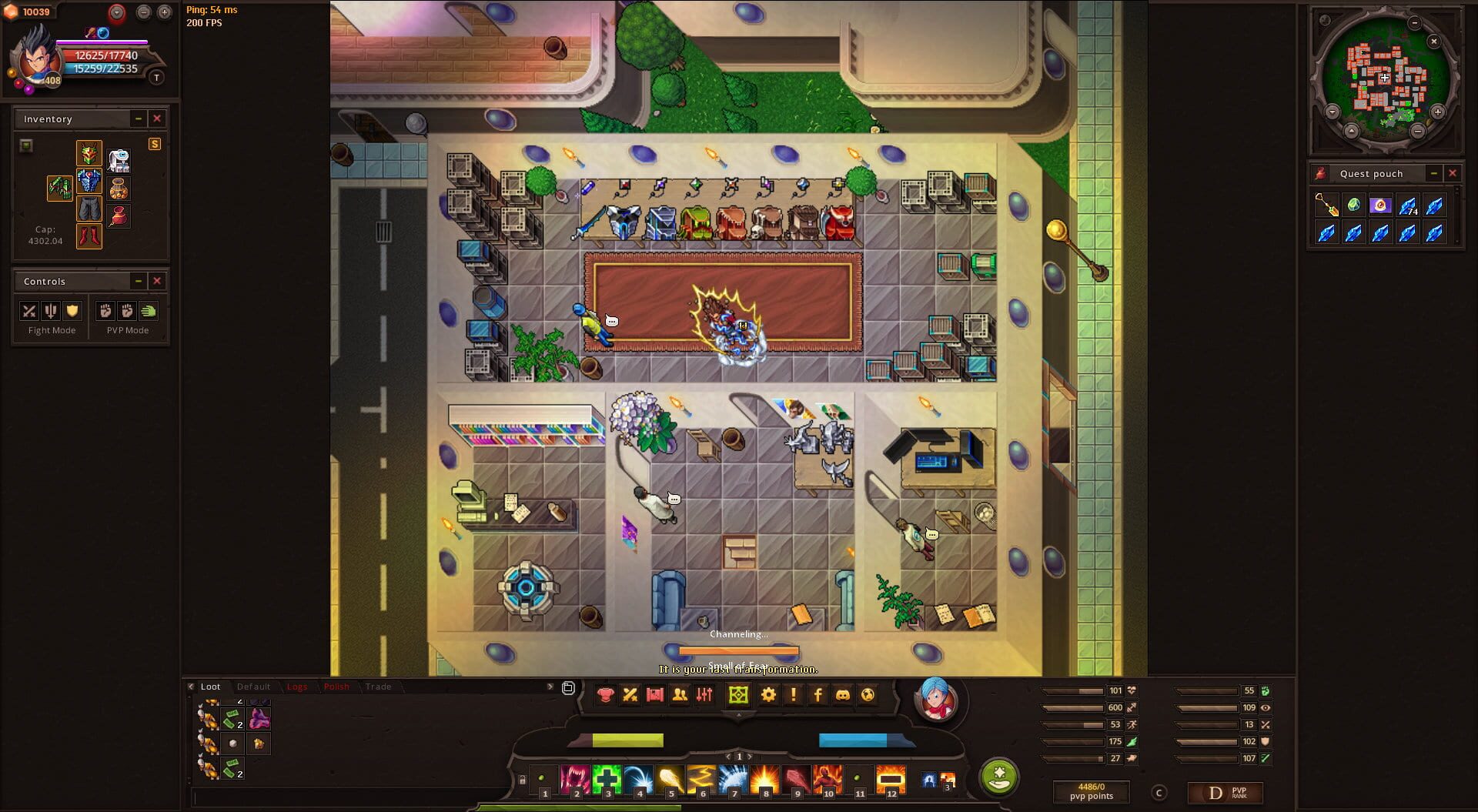Select the Logs chat tab
The image size is (1478, 812).
(x=298, y=687)
